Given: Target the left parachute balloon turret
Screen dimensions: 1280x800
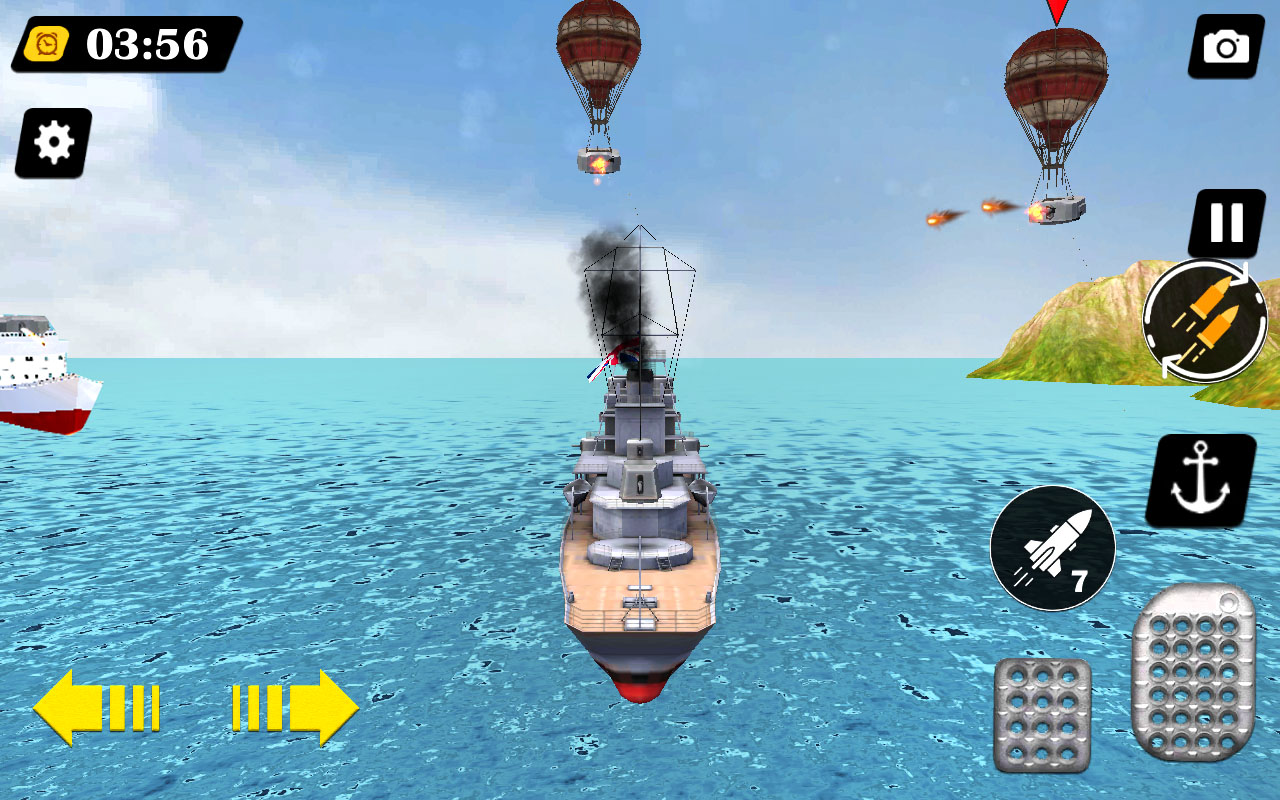Looking at the screenshot, I should 598,160.
